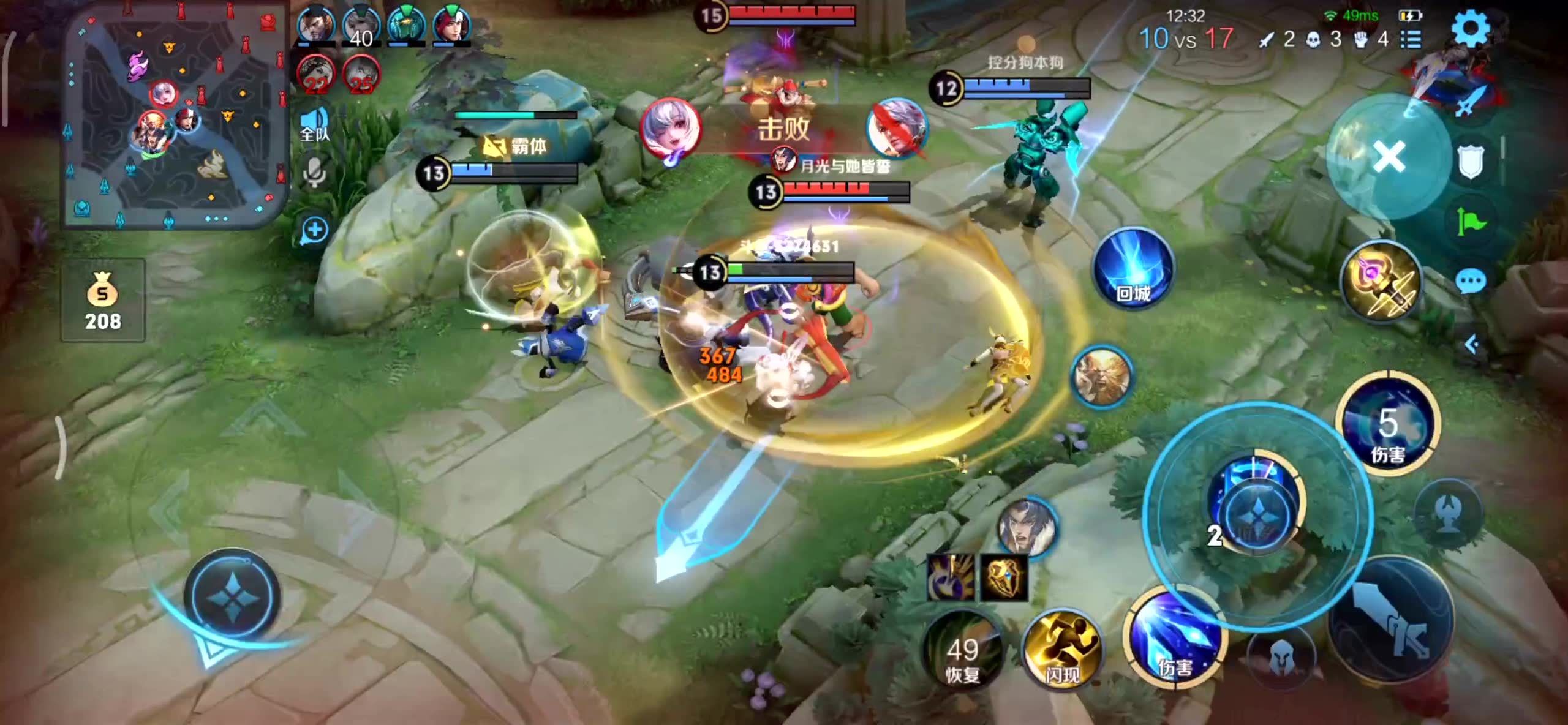Send the shield defend signal
This screenshot has width=1568, height=725.
click(x=1470, y=163)
